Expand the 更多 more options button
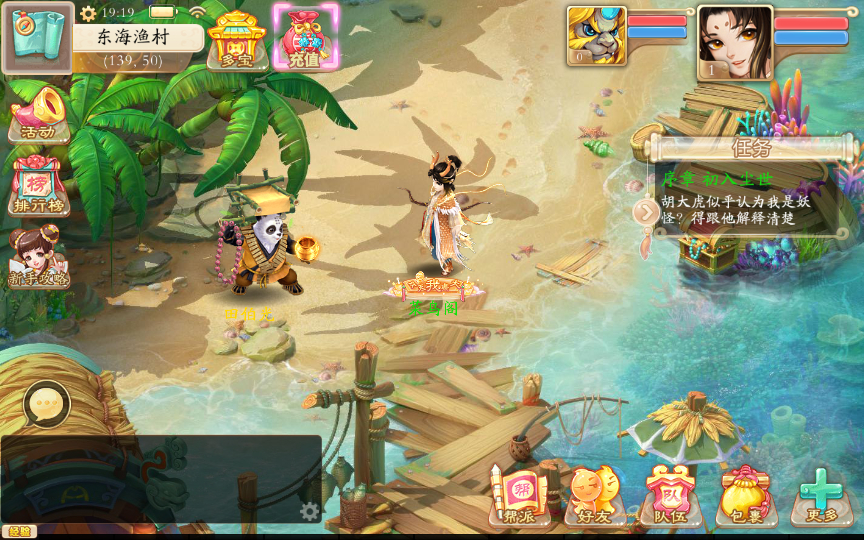Viewport: 864px width, 540px height. click(821, 494)
